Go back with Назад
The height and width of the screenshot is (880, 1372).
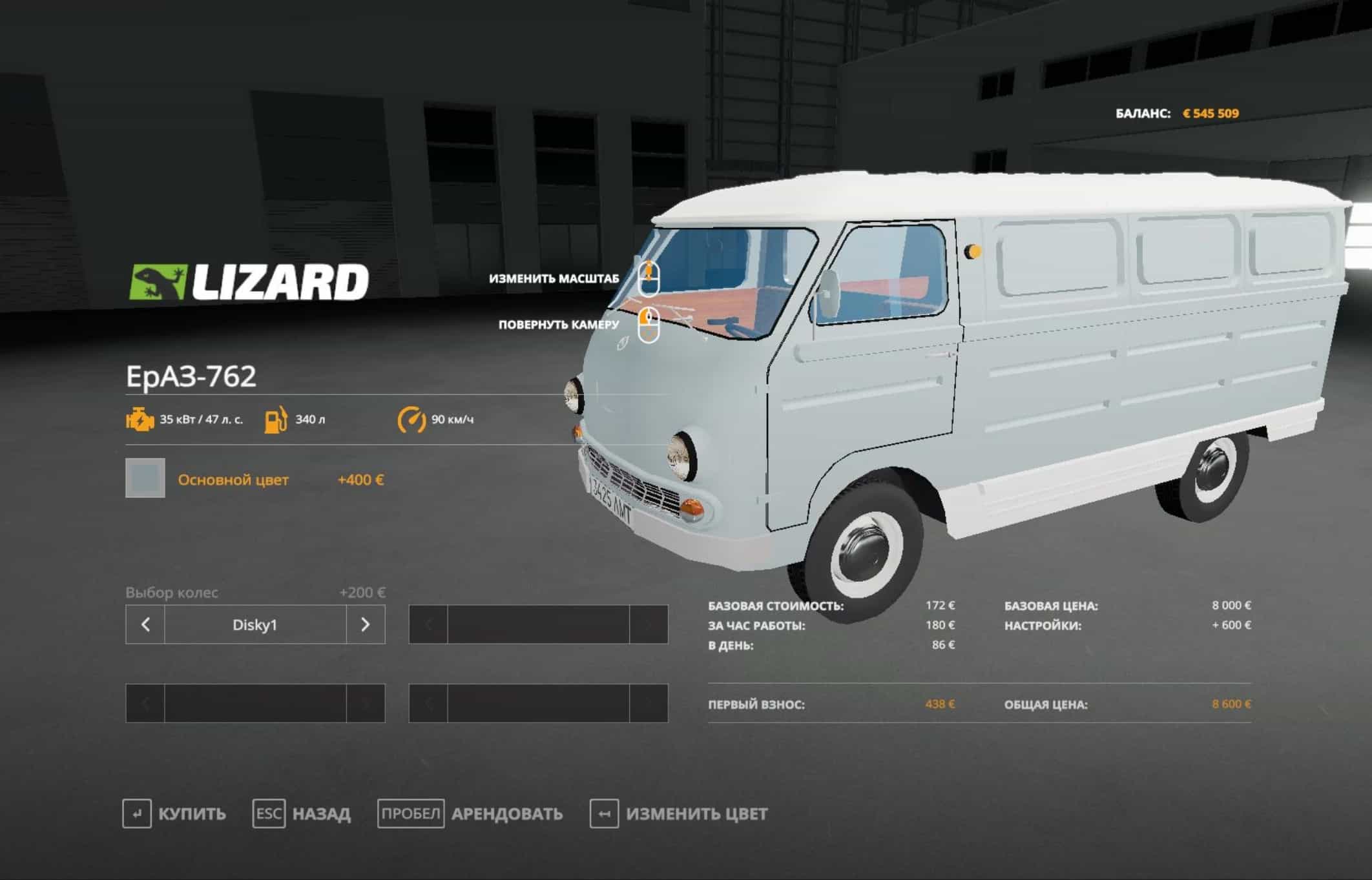tap(302, 813)
